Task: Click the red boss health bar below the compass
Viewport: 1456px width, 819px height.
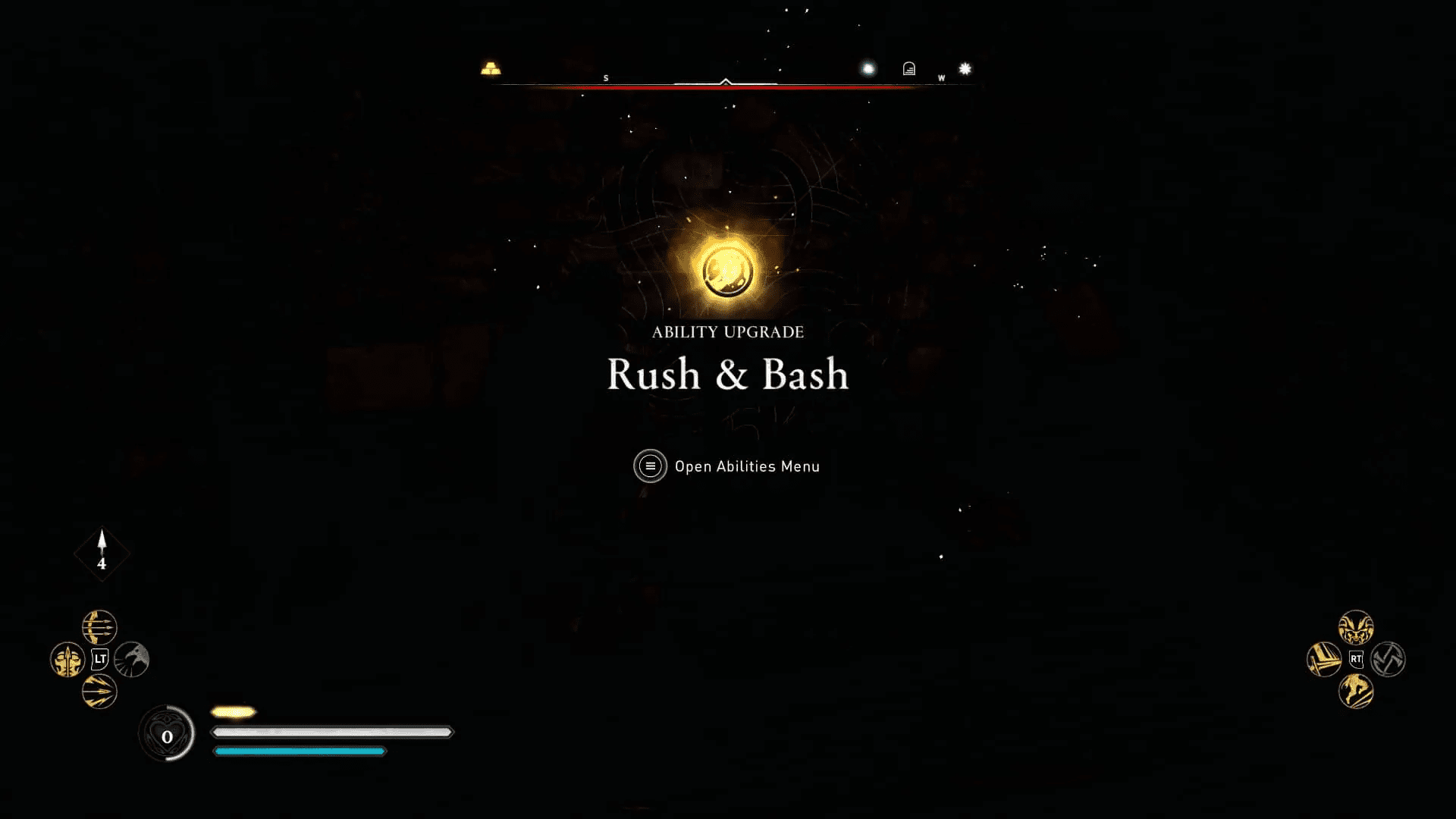Action: pyautogui.click(x=728, y=87)
